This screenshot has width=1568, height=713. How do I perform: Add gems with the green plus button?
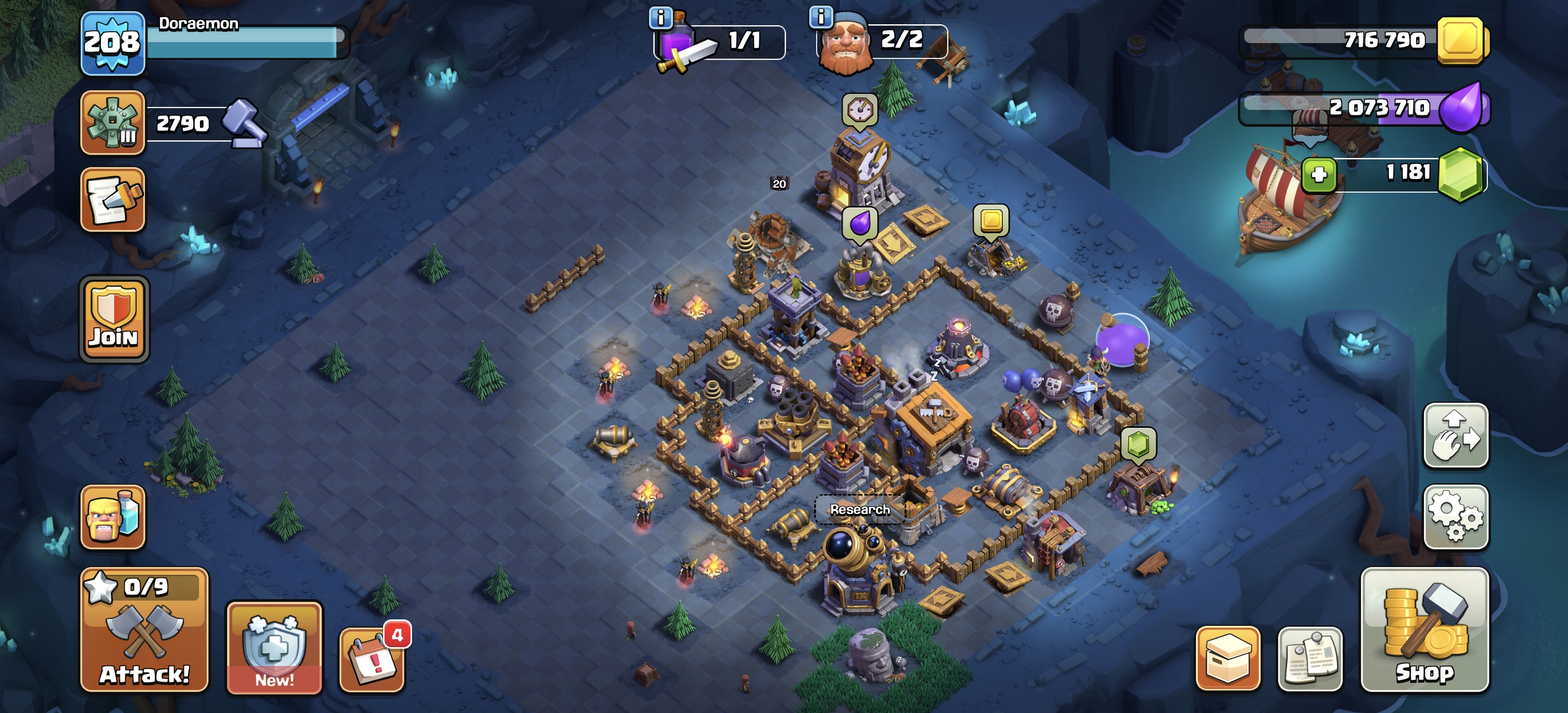click(x=1319, y=175)
